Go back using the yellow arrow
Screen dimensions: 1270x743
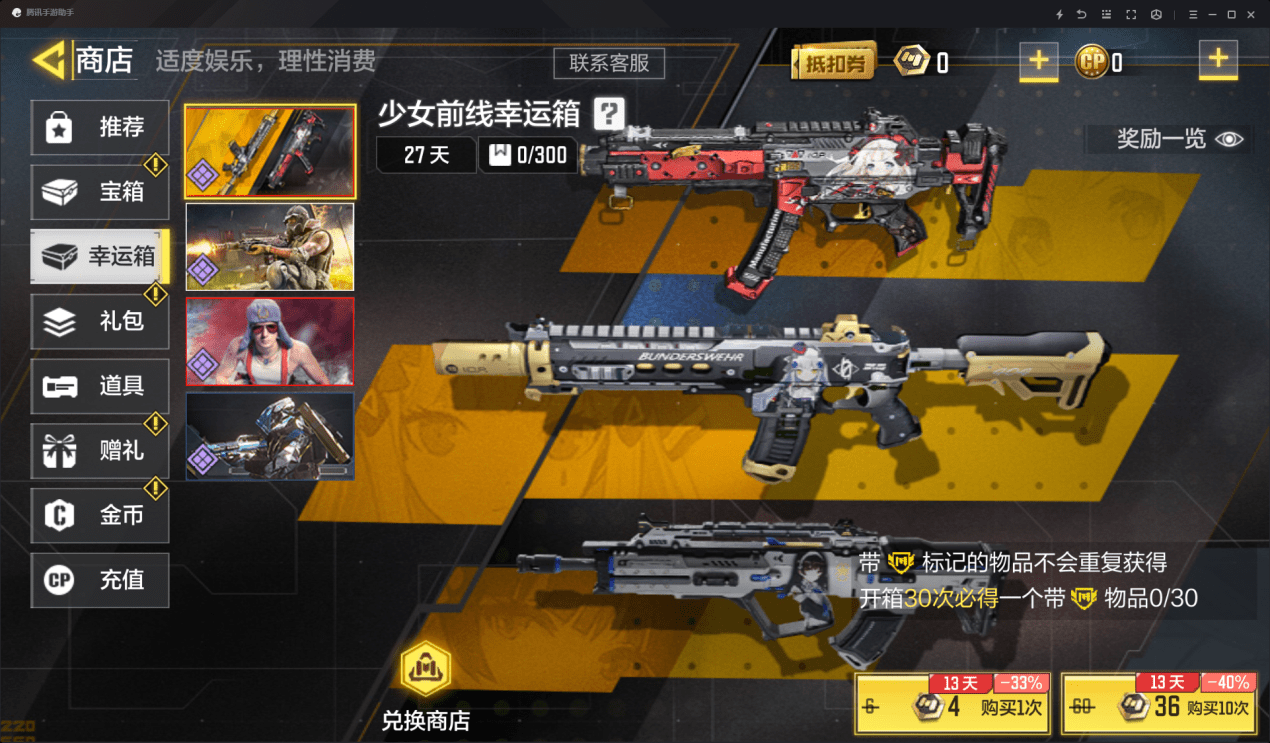coord(48,61)
